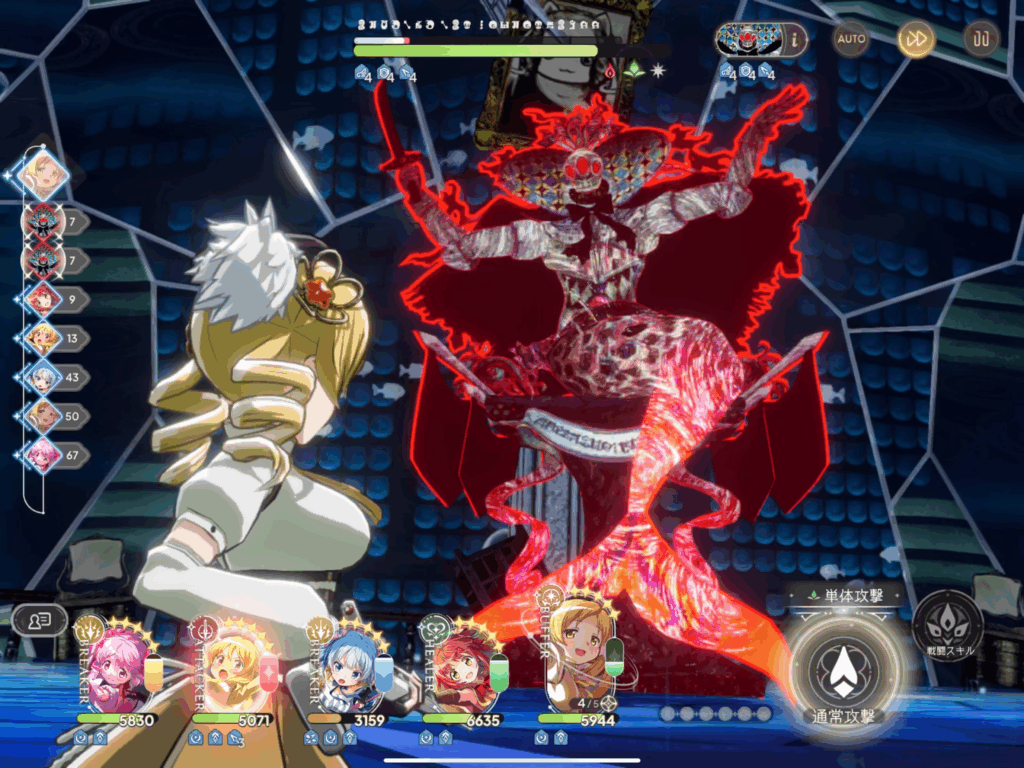The height and width of the screenshot is (768, 1024).
Task: Open the party status button
Action: point(40,620)
